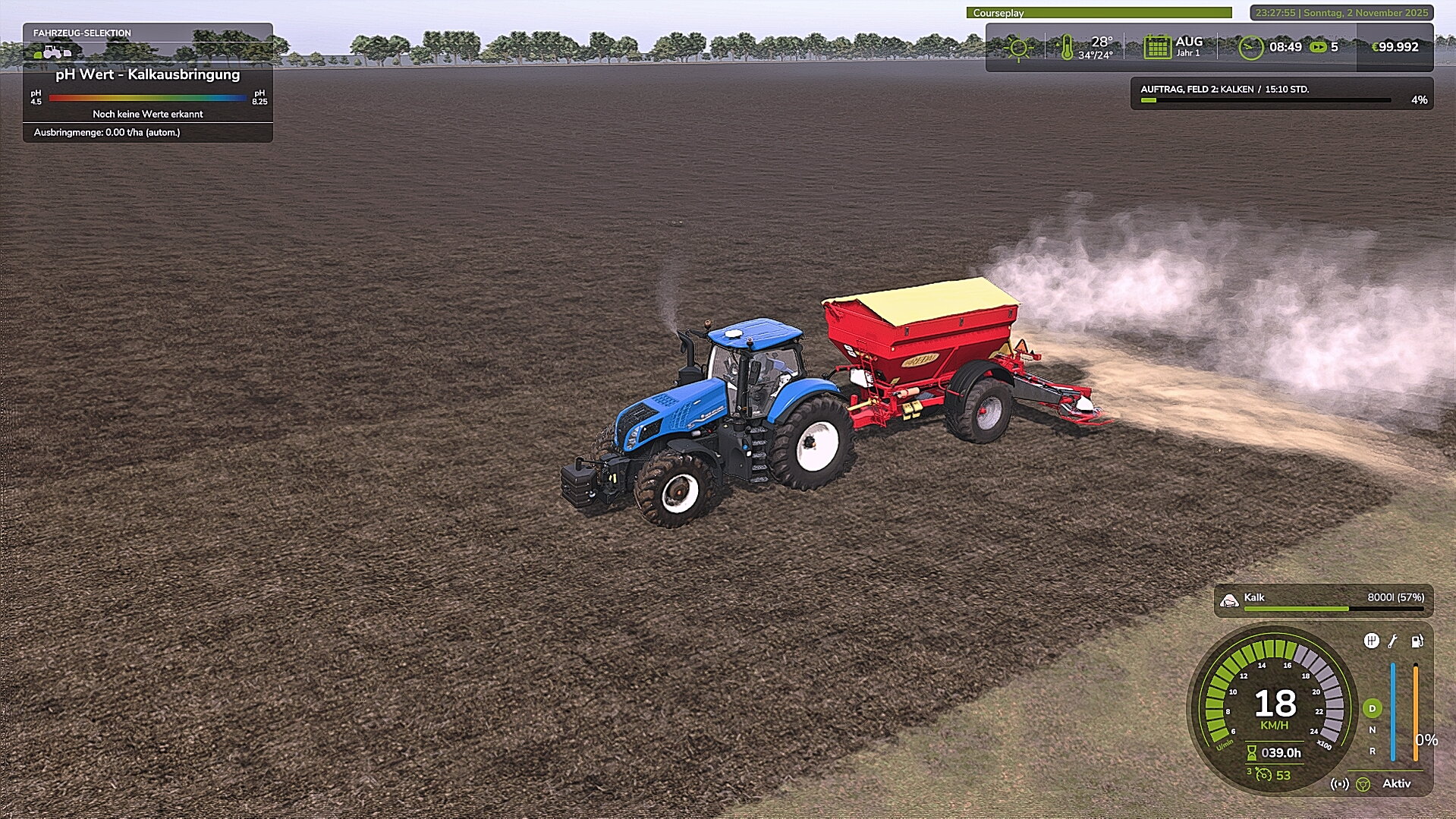Screen dimensions: 1456x819
Task: Click the pH value gradient color bar
Action: click(x=148, y=99)
